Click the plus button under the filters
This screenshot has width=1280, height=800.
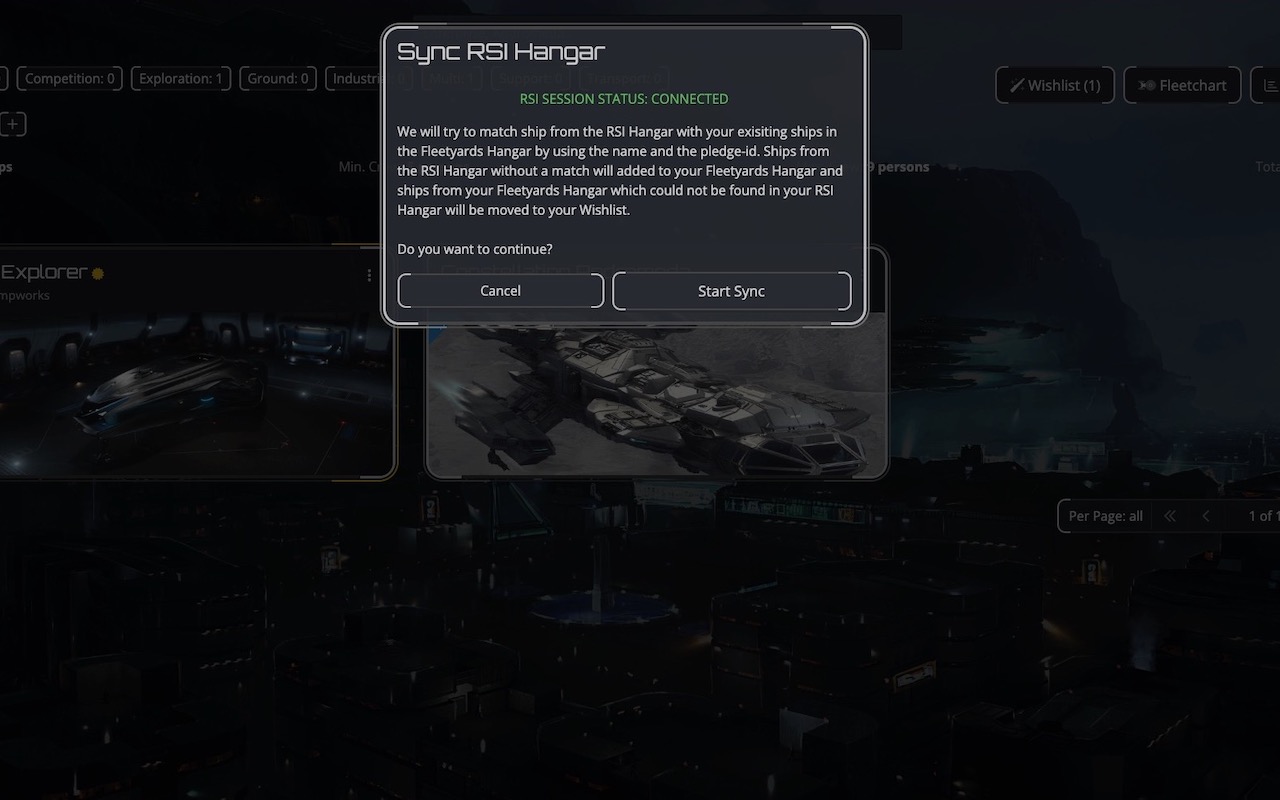13,124
